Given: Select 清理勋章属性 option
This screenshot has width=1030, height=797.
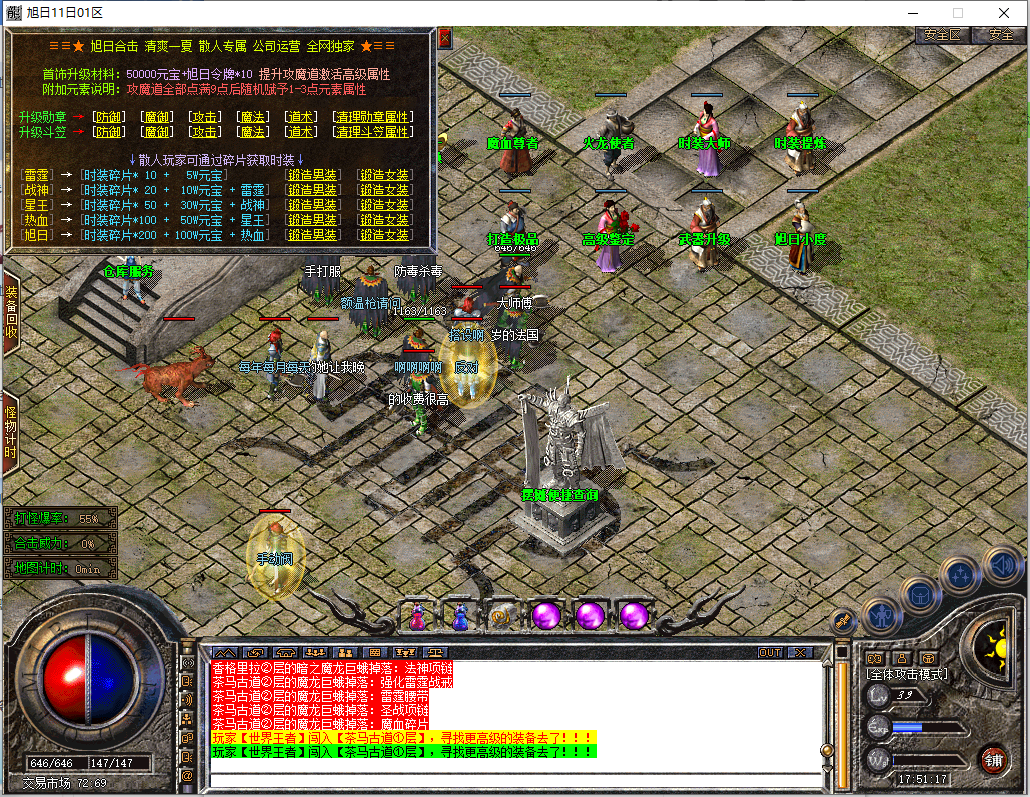Looking at the screenshot, I should point(372,117).
